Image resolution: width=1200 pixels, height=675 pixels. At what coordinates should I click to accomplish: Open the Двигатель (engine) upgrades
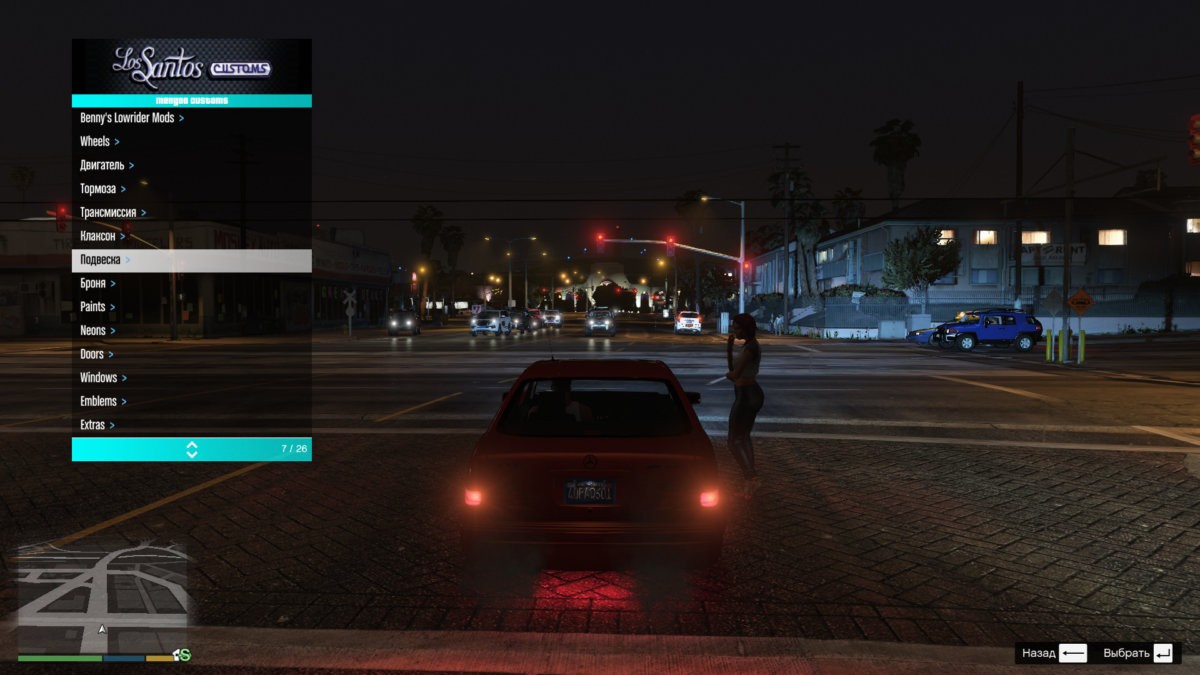pos(103,165)
